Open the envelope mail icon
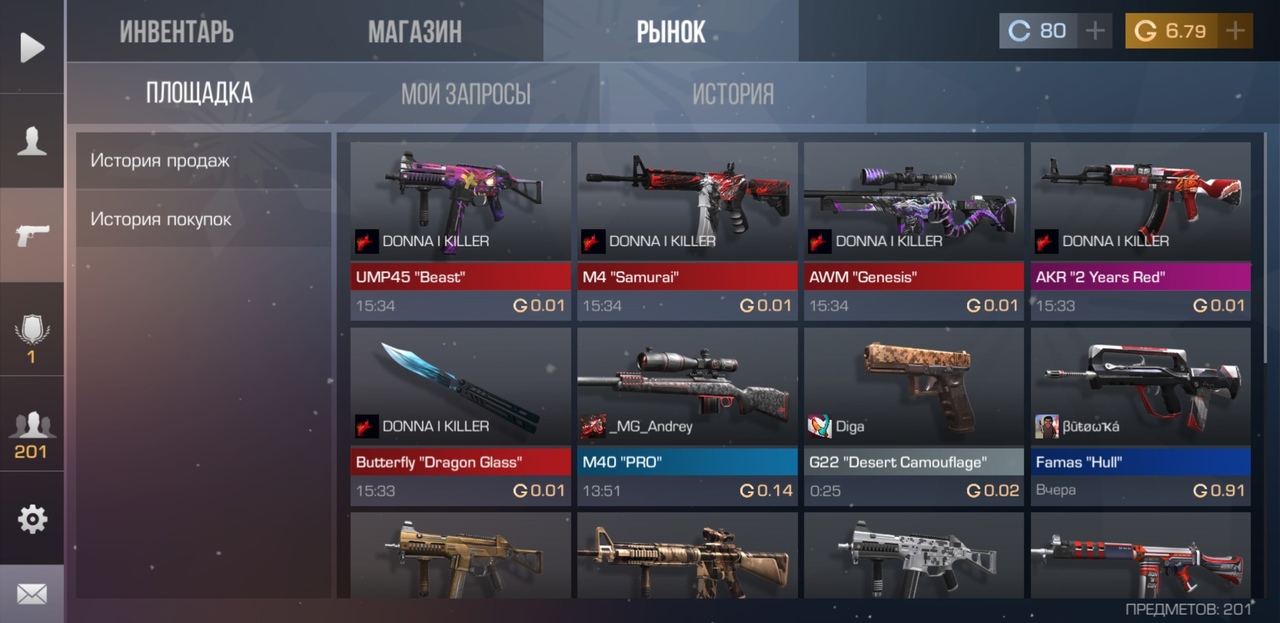 click(x=32, y=594)
